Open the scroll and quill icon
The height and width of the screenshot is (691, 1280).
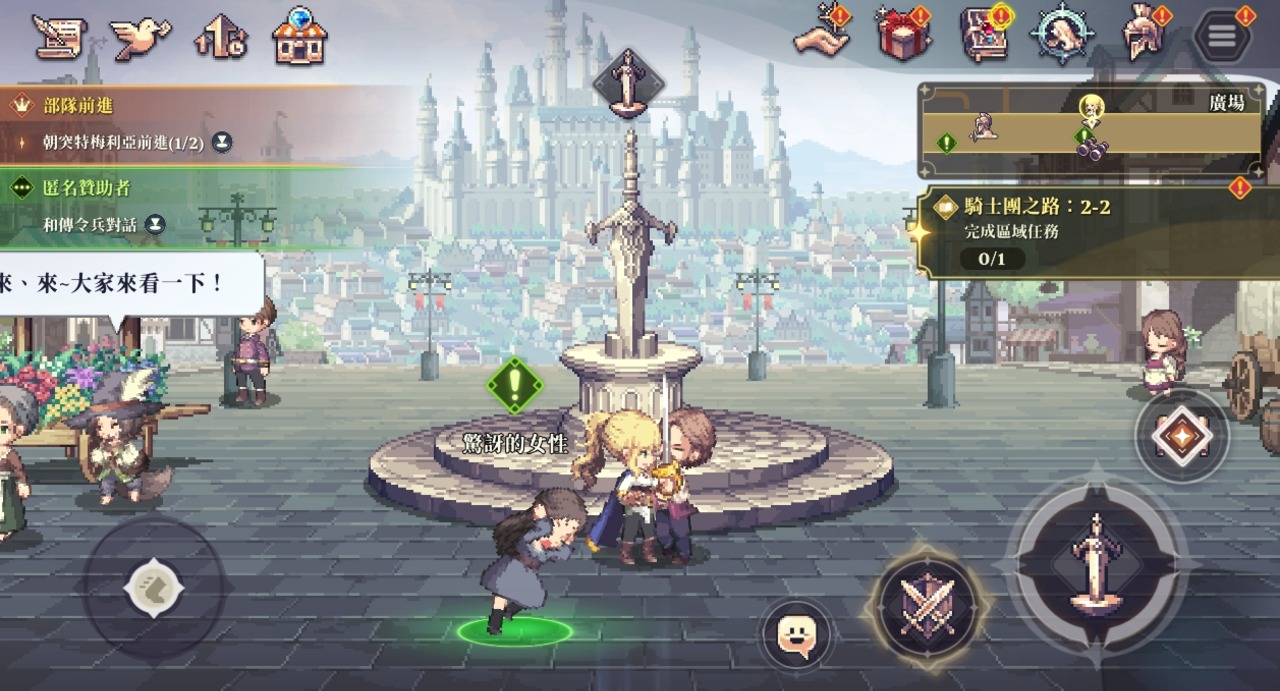tap(60, 38)
